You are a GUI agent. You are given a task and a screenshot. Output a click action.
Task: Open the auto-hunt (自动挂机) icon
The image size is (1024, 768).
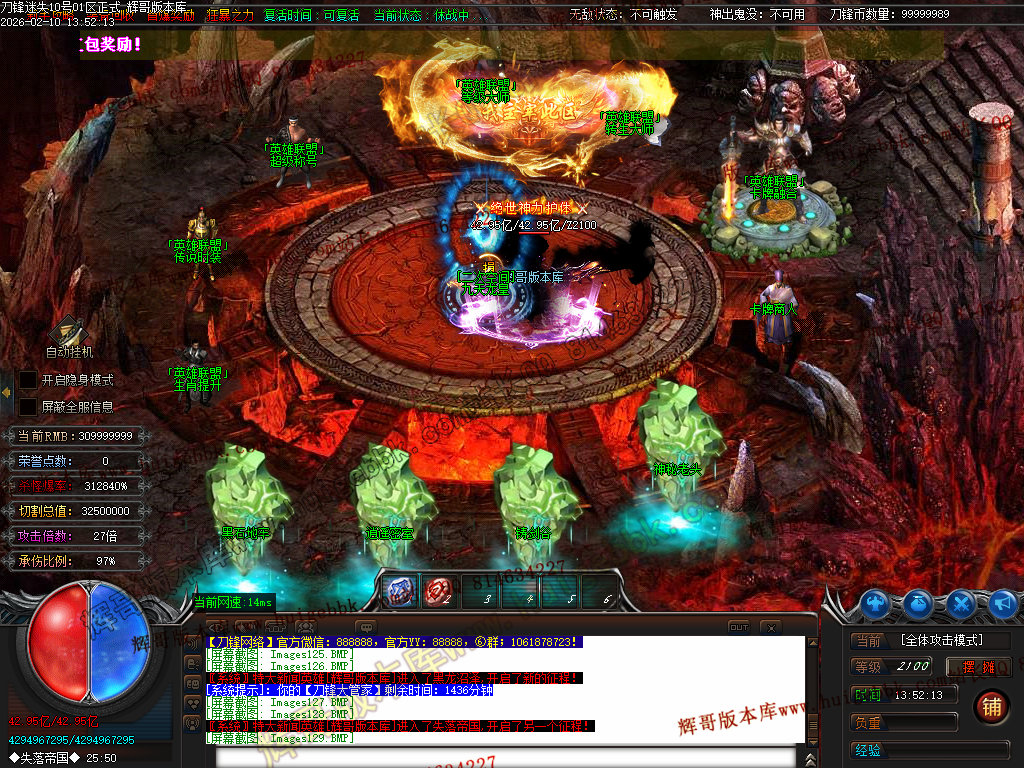69,331
